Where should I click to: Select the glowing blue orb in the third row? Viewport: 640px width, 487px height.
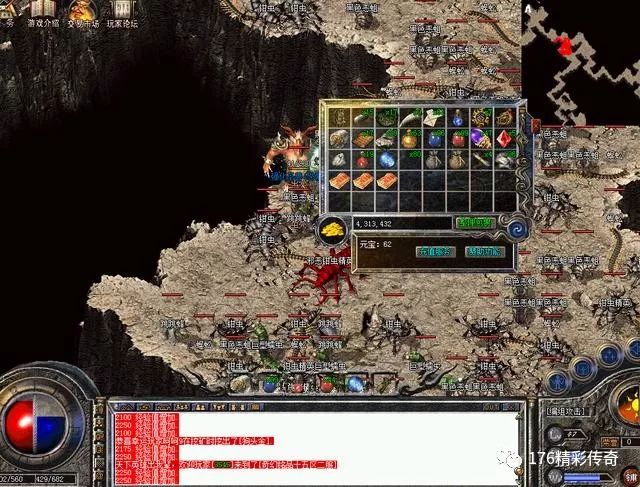(x=385, y=159)
